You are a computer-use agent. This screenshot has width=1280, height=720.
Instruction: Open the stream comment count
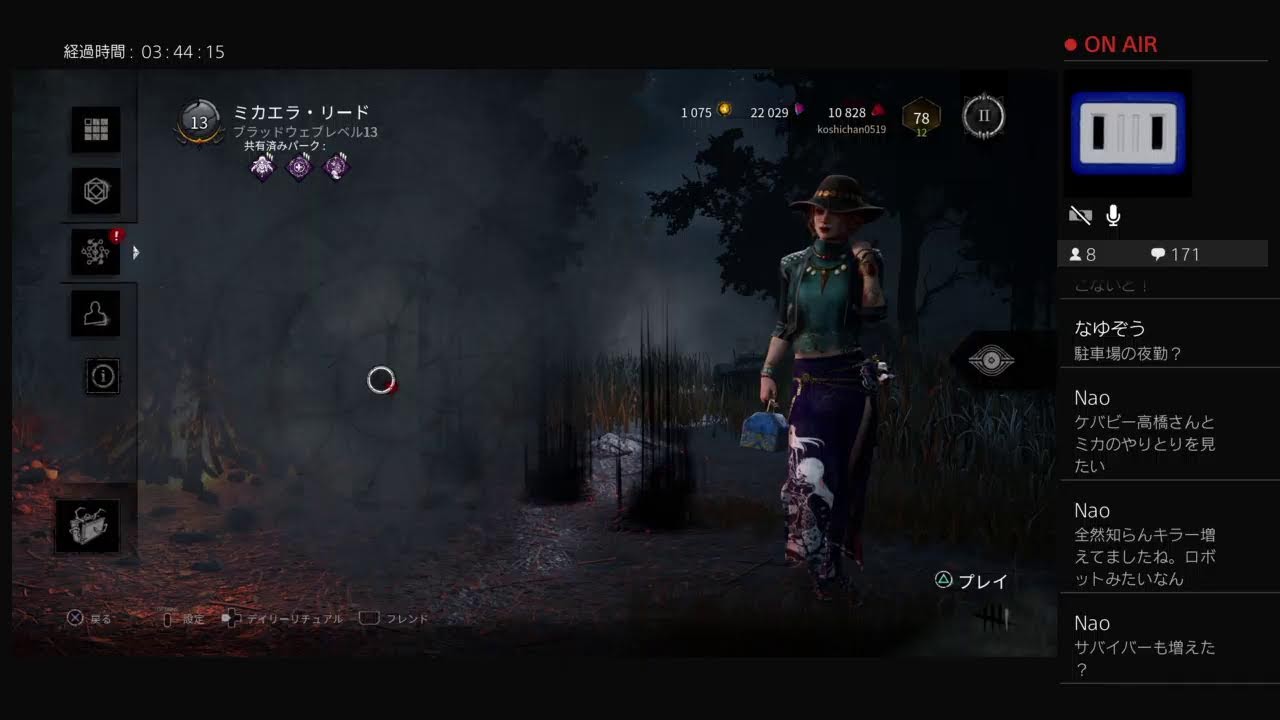click(1175, 255)
